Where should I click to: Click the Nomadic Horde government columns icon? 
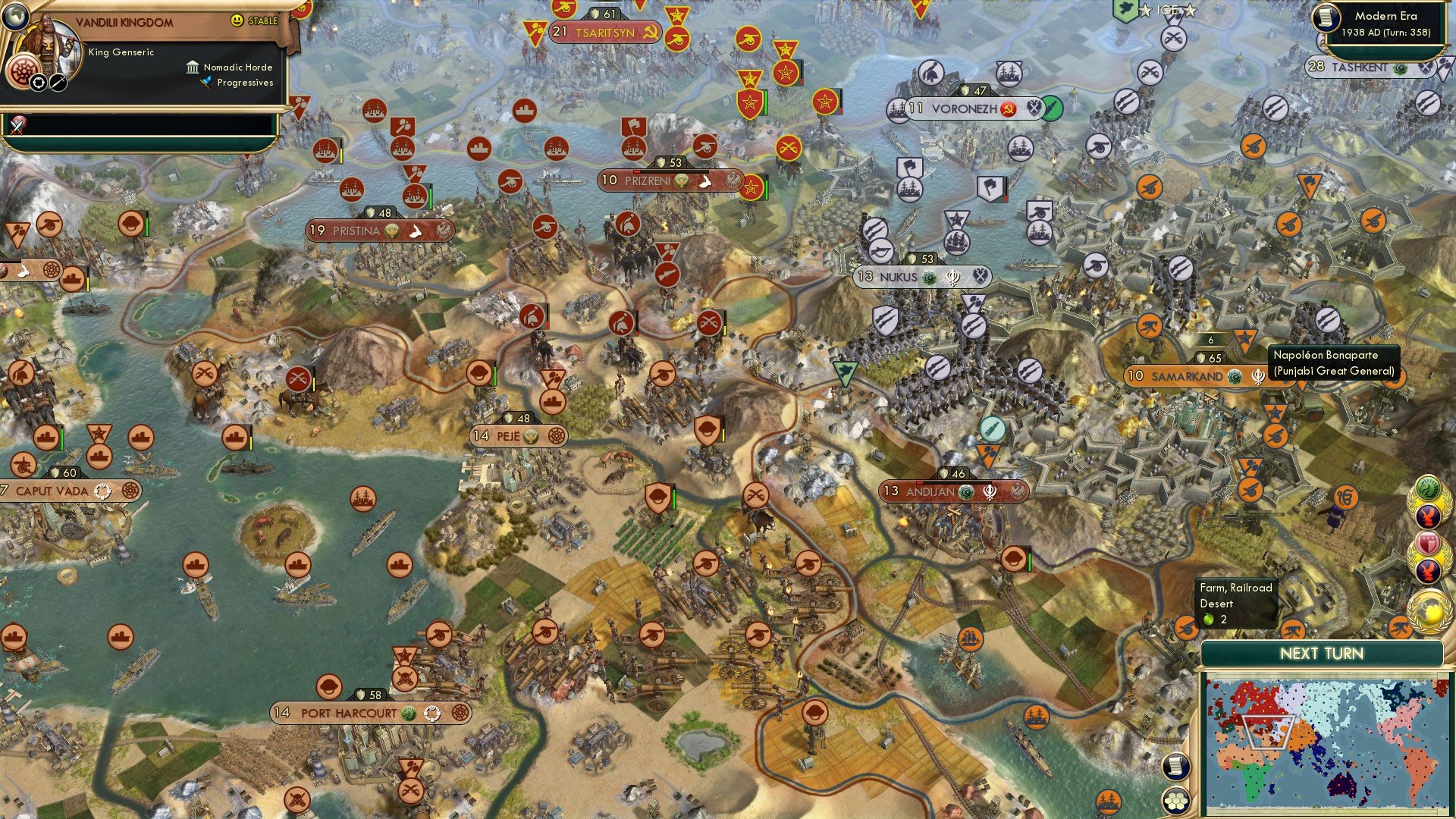(x=193, y=68)
